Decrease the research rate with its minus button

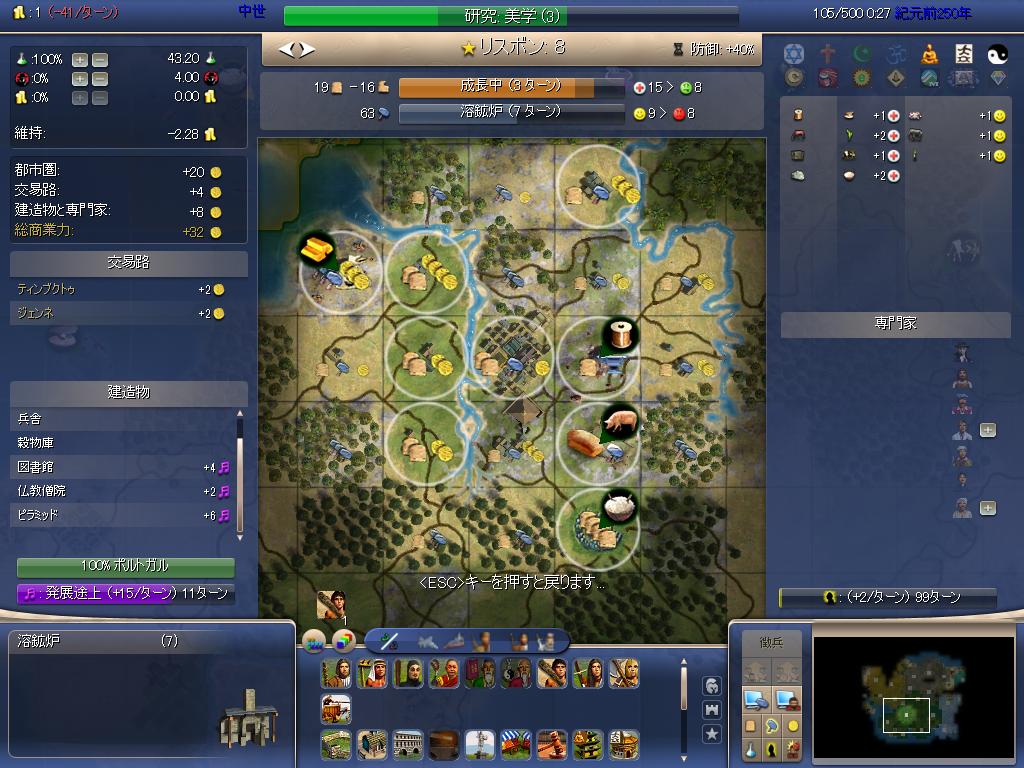point(99,59)
